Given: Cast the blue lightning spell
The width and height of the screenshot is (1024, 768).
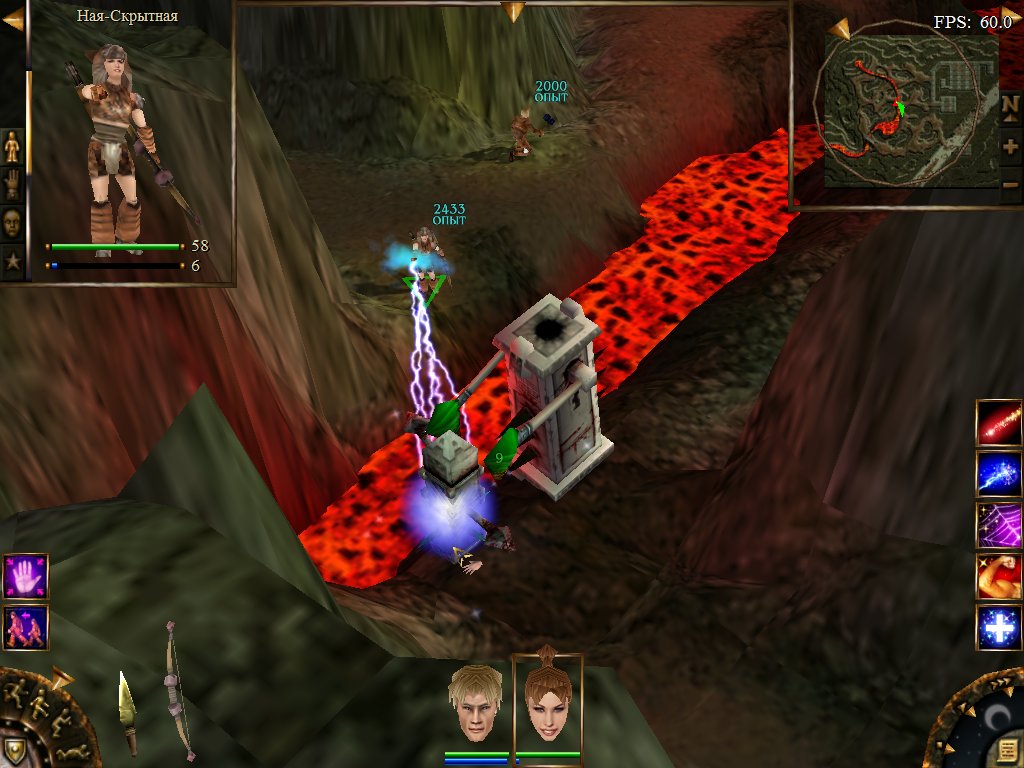Looking at the screenshot, I should (999, 474).
